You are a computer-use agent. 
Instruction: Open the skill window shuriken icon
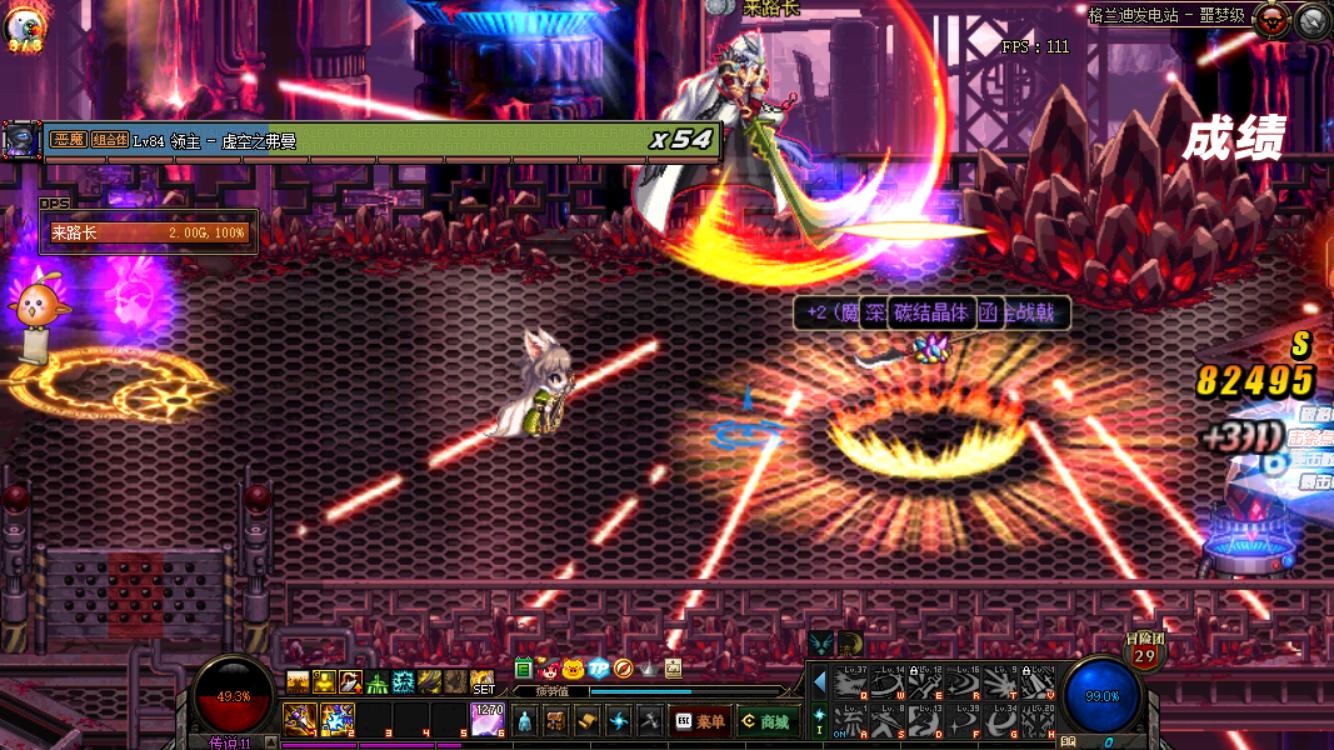coord(619,721)
